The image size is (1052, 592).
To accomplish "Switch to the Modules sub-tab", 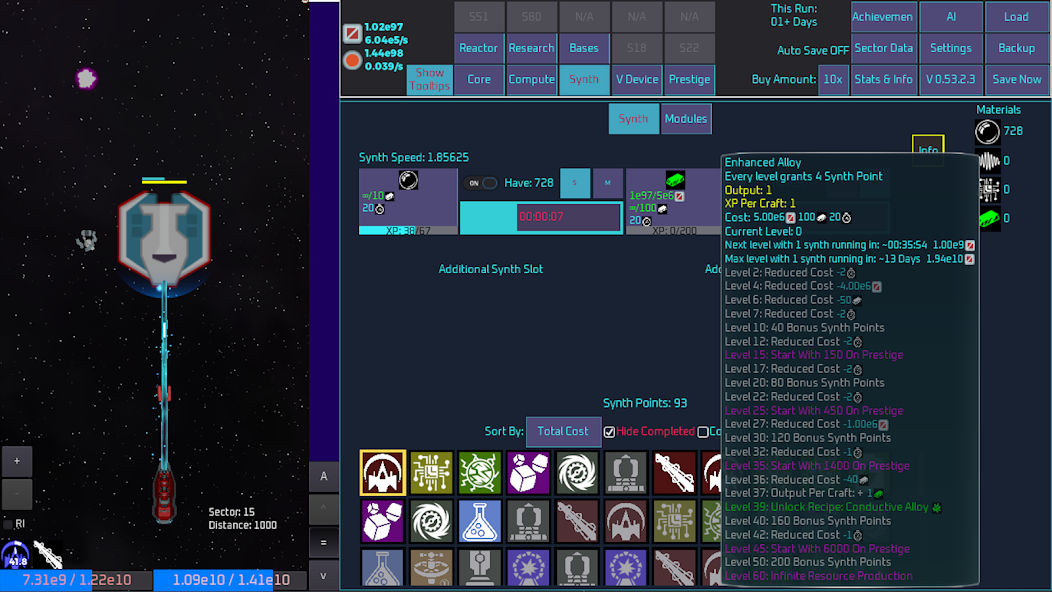I will (686, 119).
